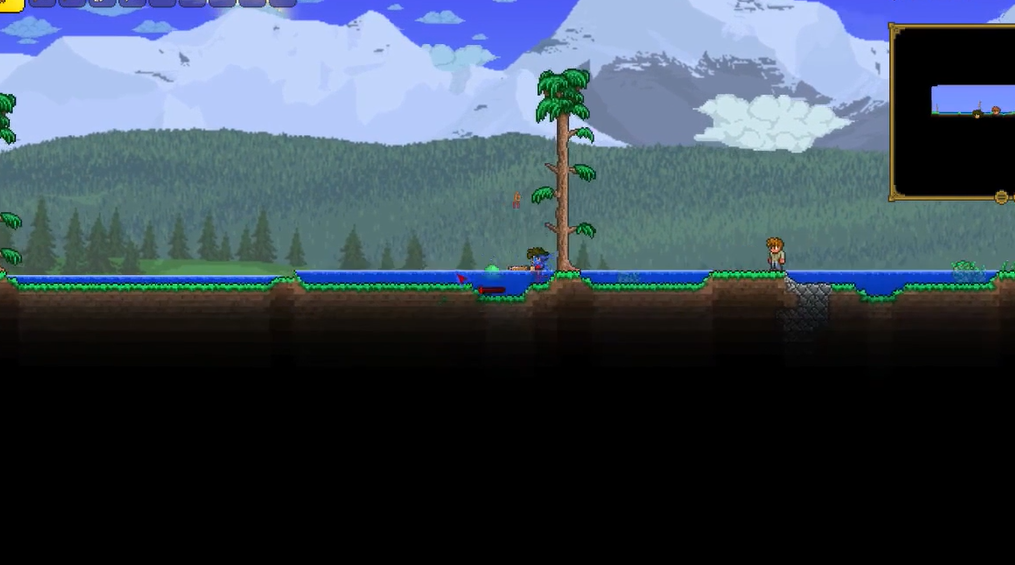Screen dimensions: 1015x565
Task: Click the player head marker on the minimap
Action: [977, 114]
